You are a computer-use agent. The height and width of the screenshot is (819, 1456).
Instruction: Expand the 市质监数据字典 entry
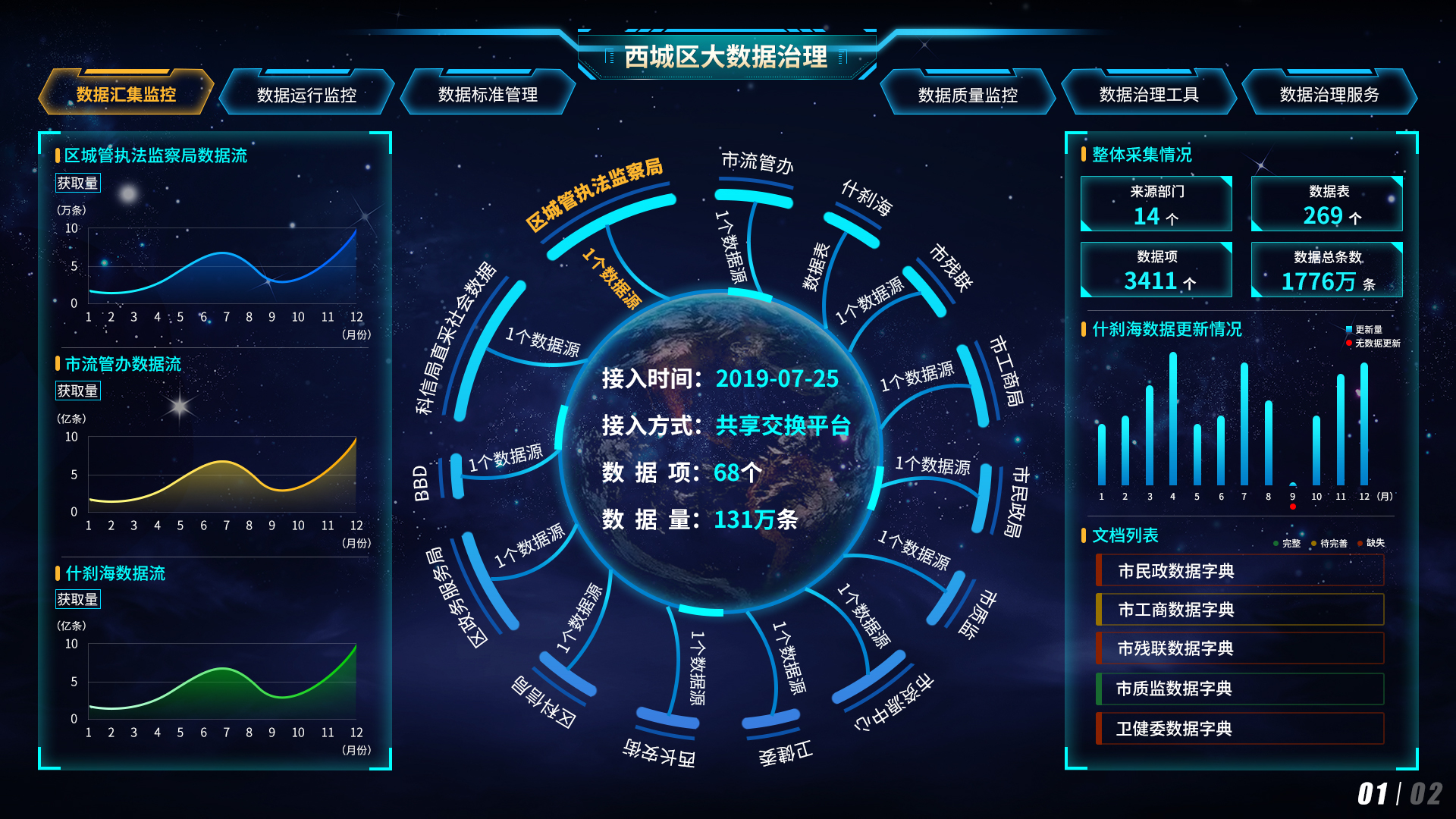click(1239, 689)
